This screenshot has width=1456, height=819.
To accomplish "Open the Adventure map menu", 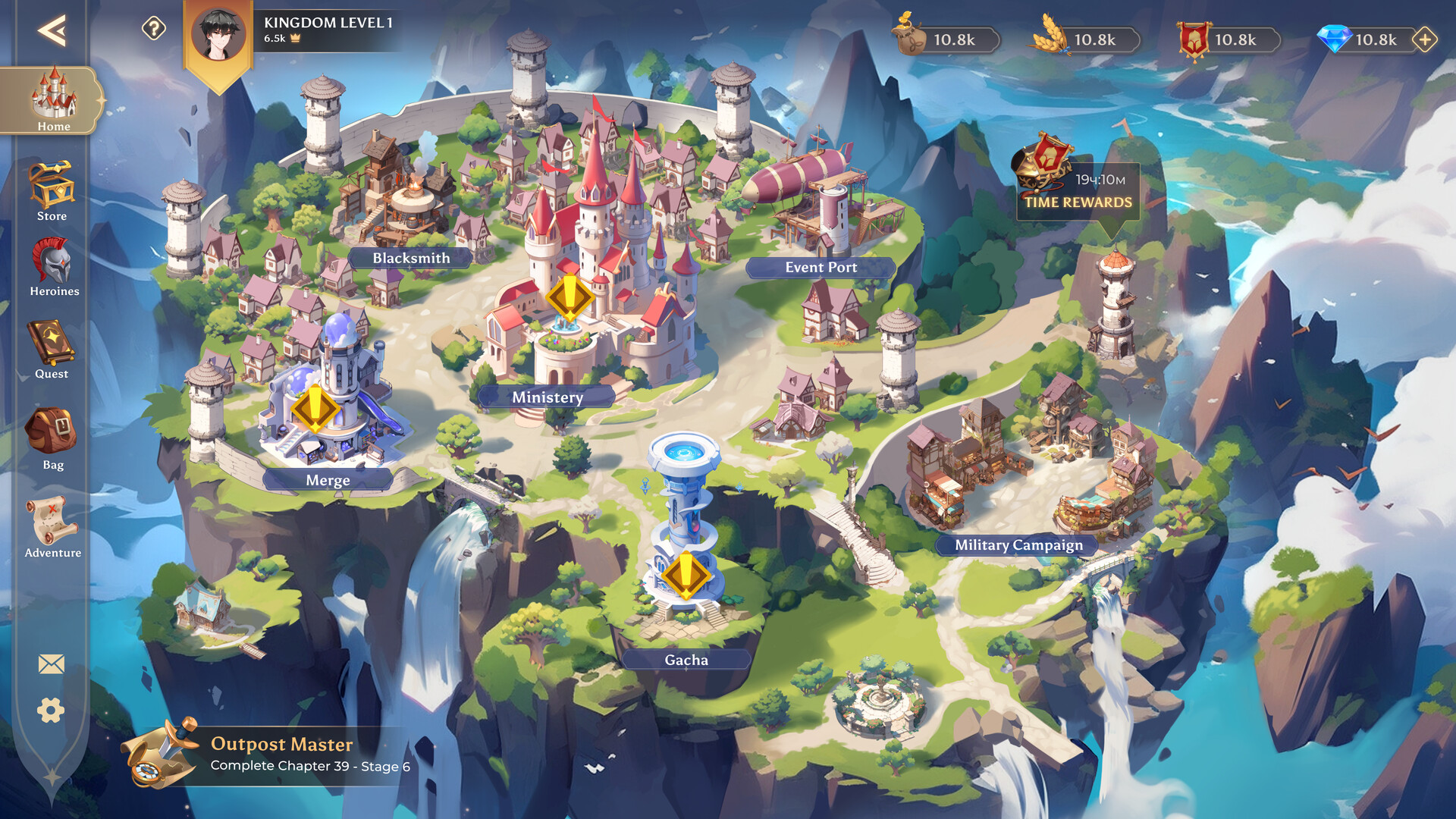I will pyautogui.click(x=52, y=528).
